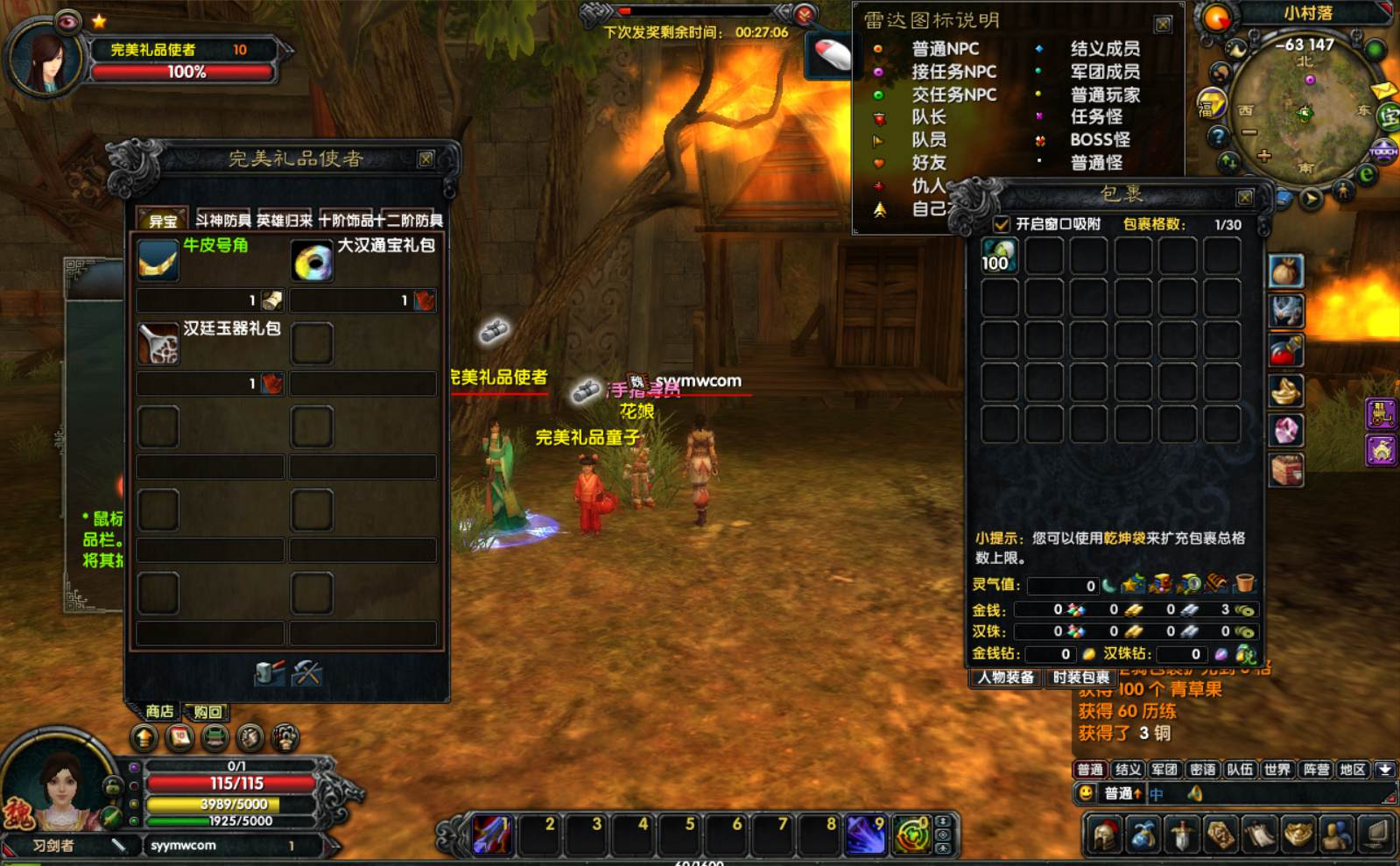Switch to the 购回 buyback tab

click(x=208, y=712)
